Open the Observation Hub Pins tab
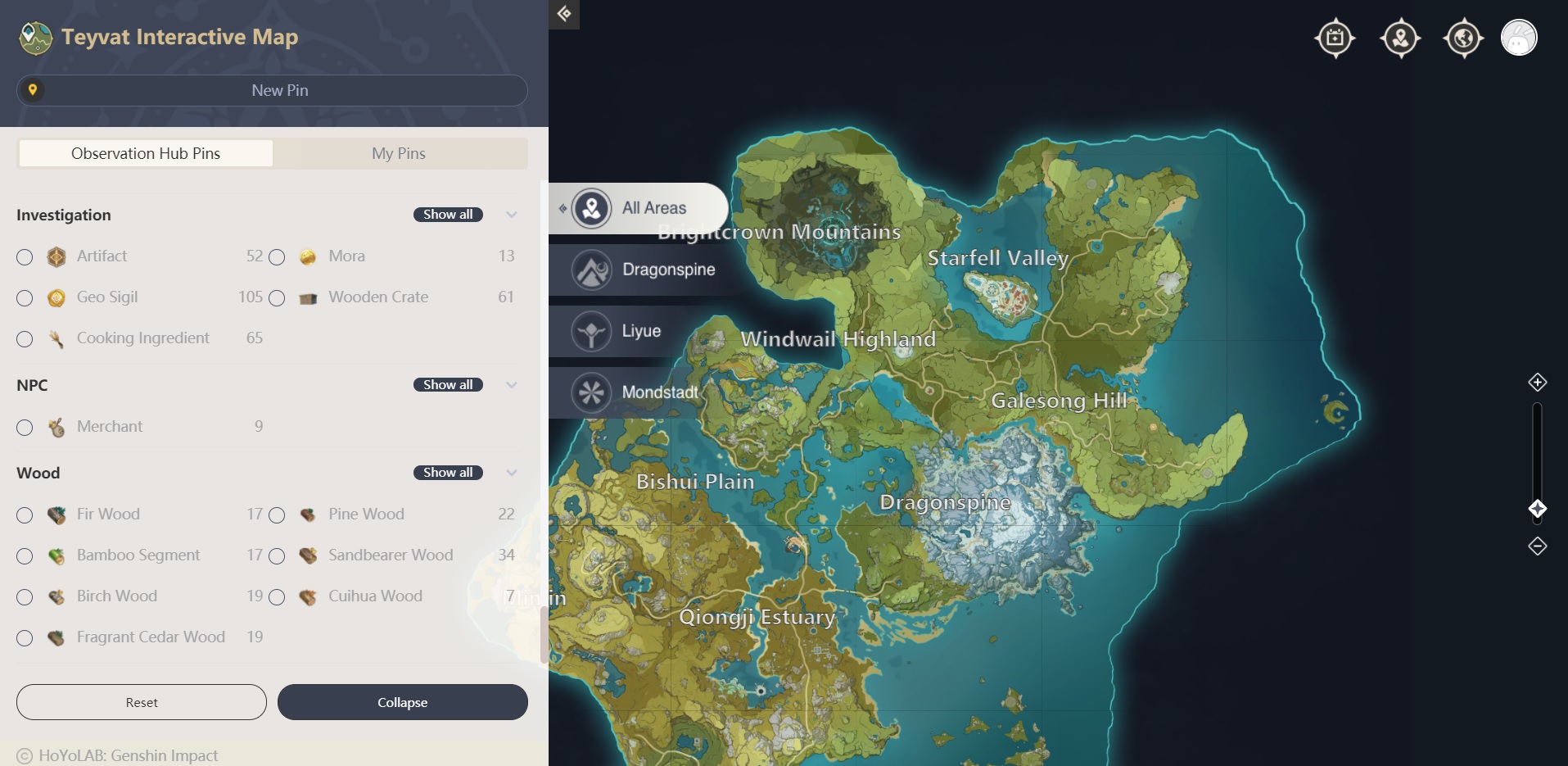 coord(145,153)
